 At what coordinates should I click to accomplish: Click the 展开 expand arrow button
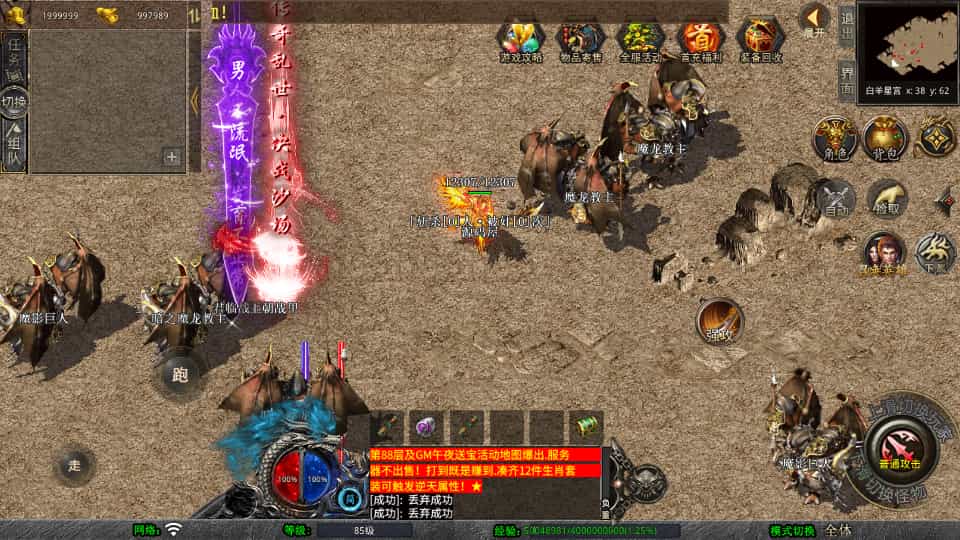815,18
